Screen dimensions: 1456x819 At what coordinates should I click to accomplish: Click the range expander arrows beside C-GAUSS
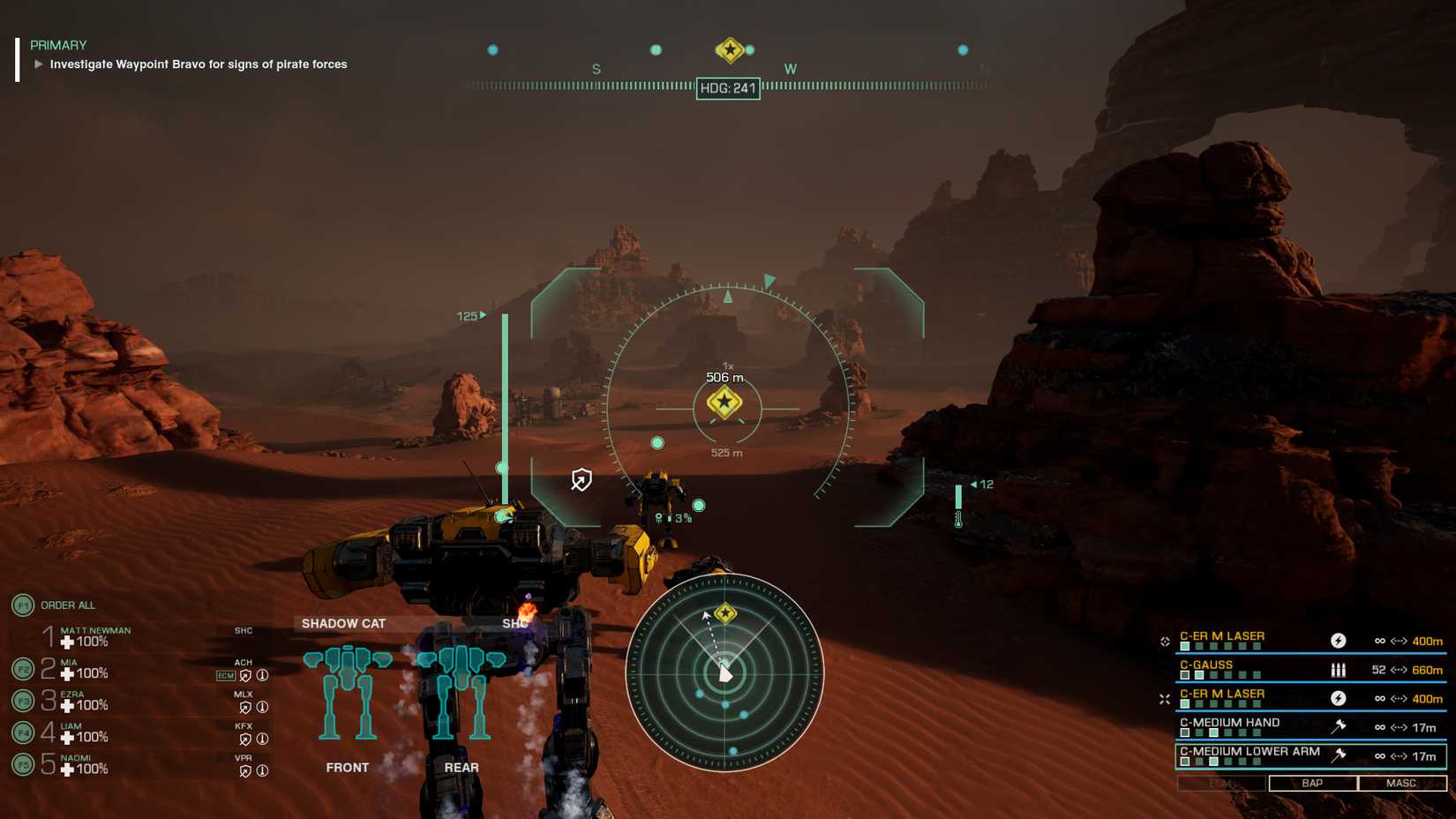click(1397, 670)
